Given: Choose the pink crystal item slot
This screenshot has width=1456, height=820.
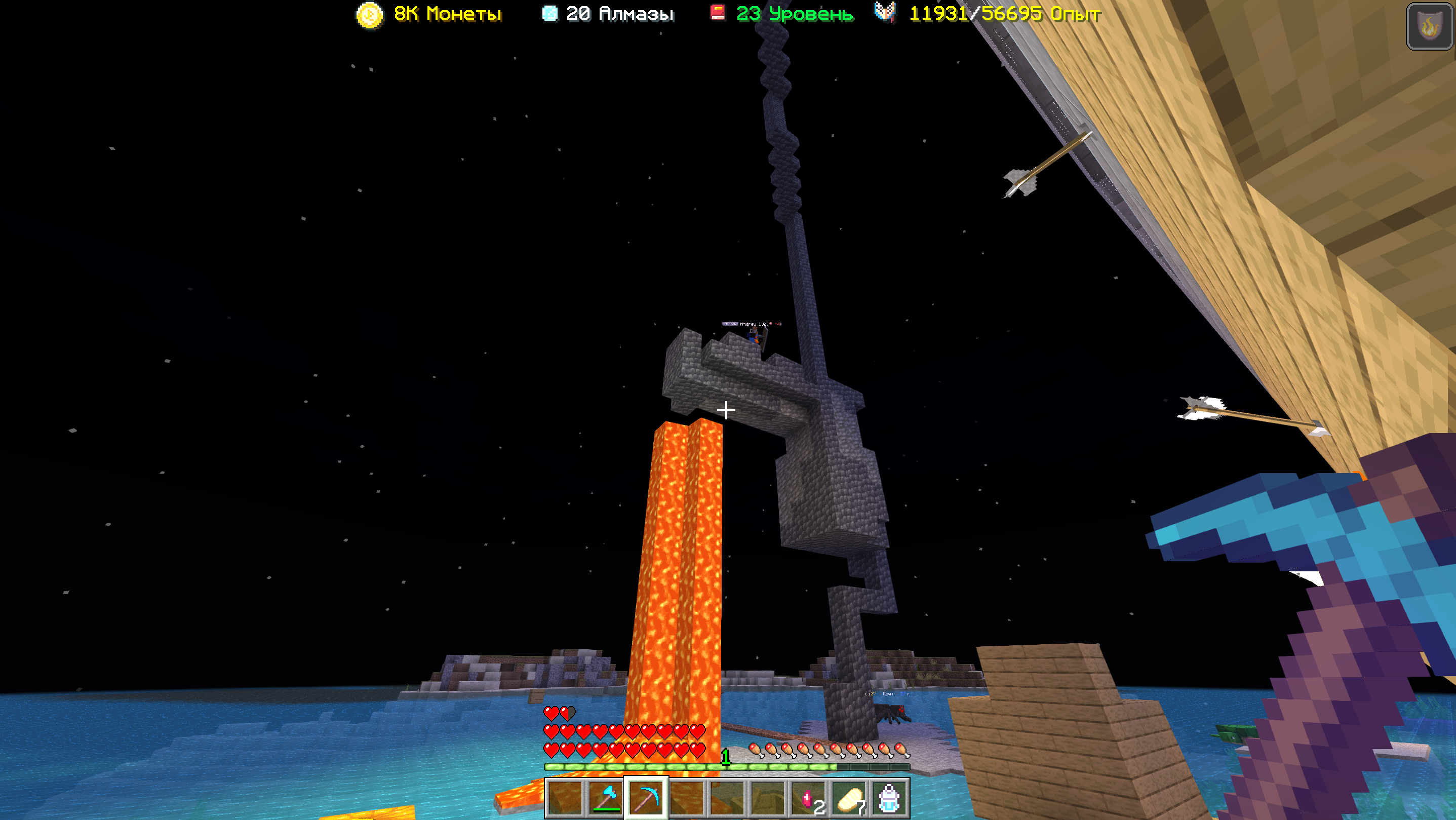Looking at the screenshot, I should click(x=809, y=797).
